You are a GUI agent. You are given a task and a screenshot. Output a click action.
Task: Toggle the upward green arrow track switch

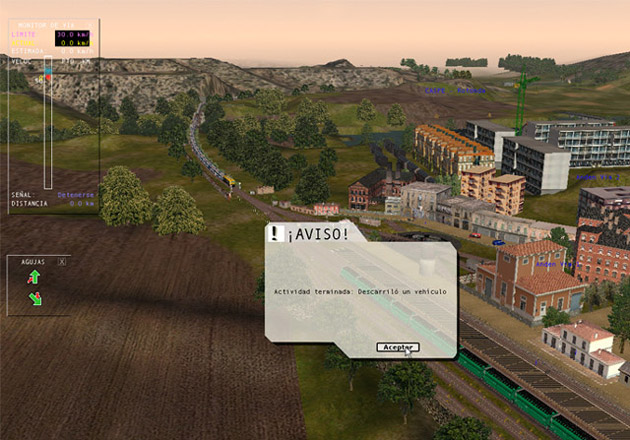[x=34, y=277]
